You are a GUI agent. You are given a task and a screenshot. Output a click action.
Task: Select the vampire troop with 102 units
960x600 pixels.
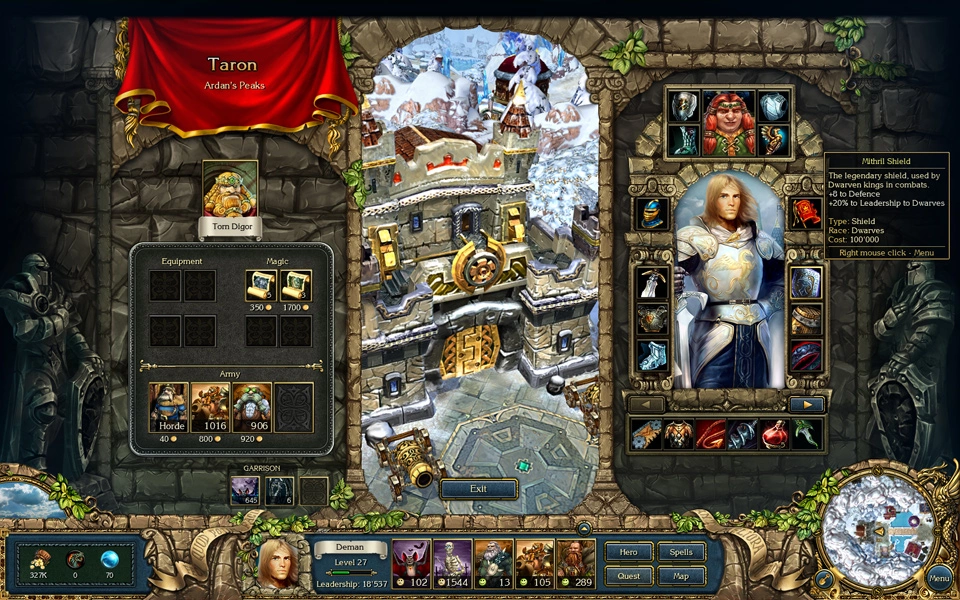410,560
